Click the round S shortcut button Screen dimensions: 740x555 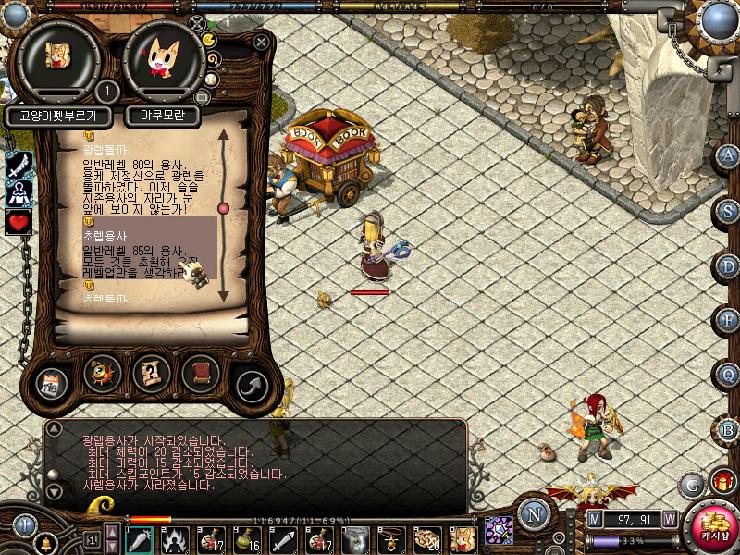click(x=728, y=210)
